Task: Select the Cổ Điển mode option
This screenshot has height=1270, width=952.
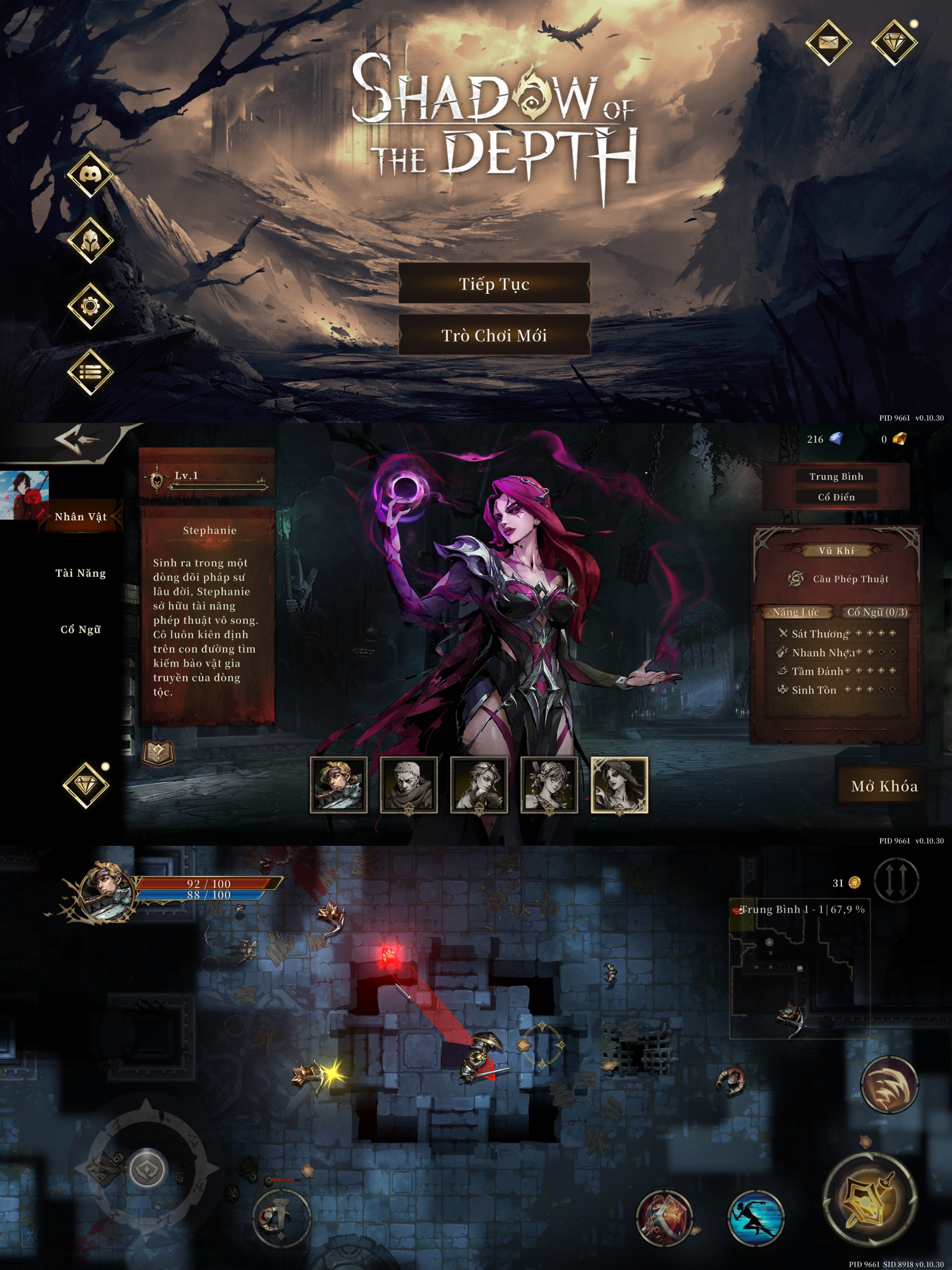Action: point(836,497)
